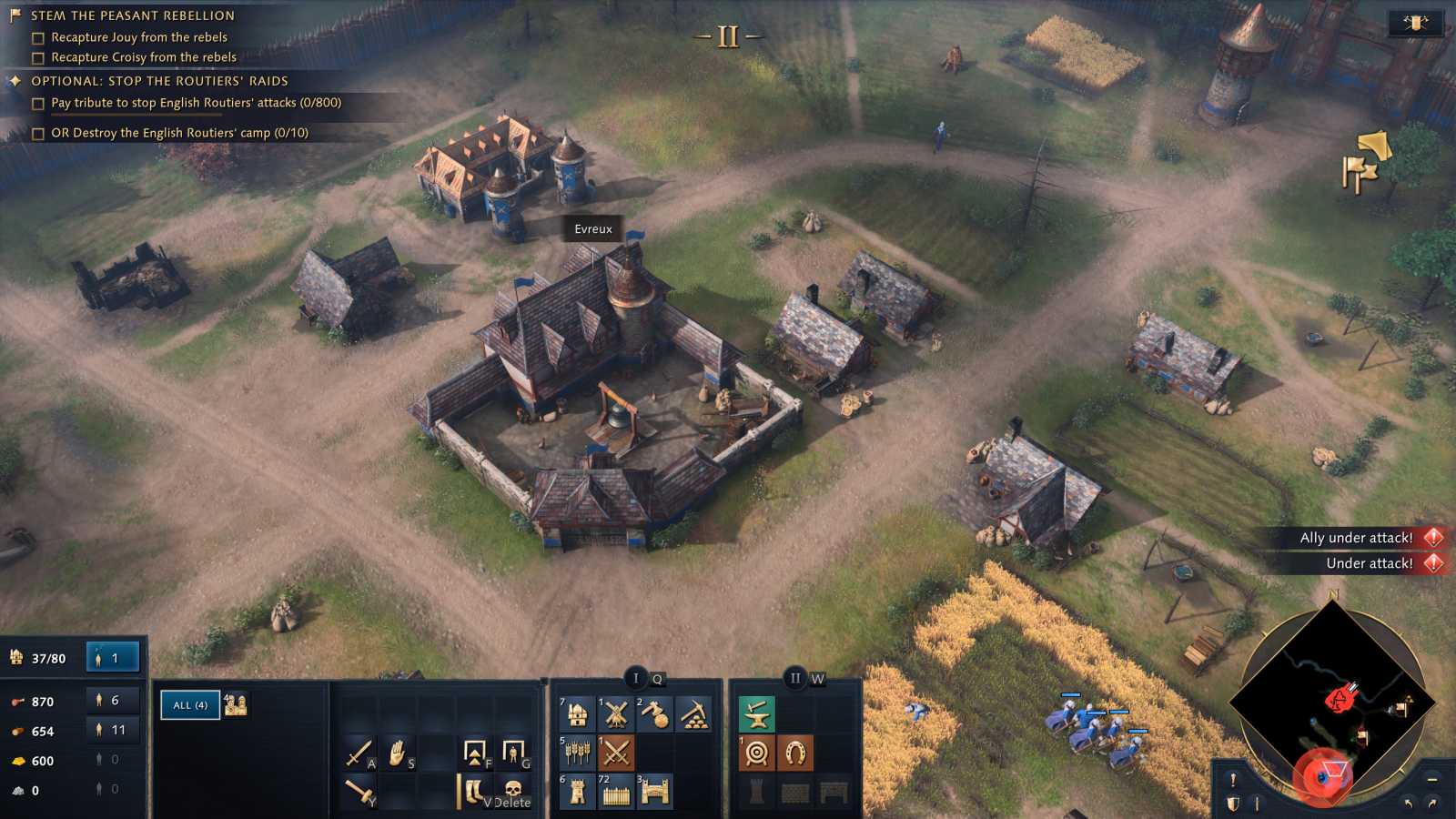Select the Farm icon to place a farm
The width and height of the screenshot is (1456, 819).
pos(578,752)
